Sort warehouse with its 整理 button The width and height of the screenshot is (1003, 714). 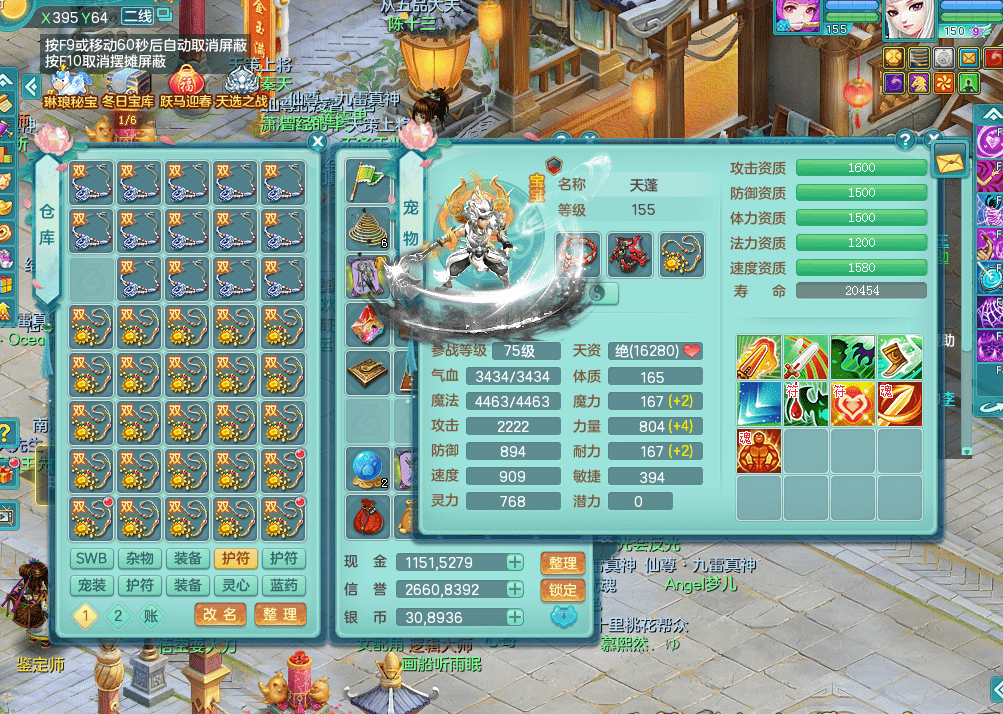tap(279, 614)
